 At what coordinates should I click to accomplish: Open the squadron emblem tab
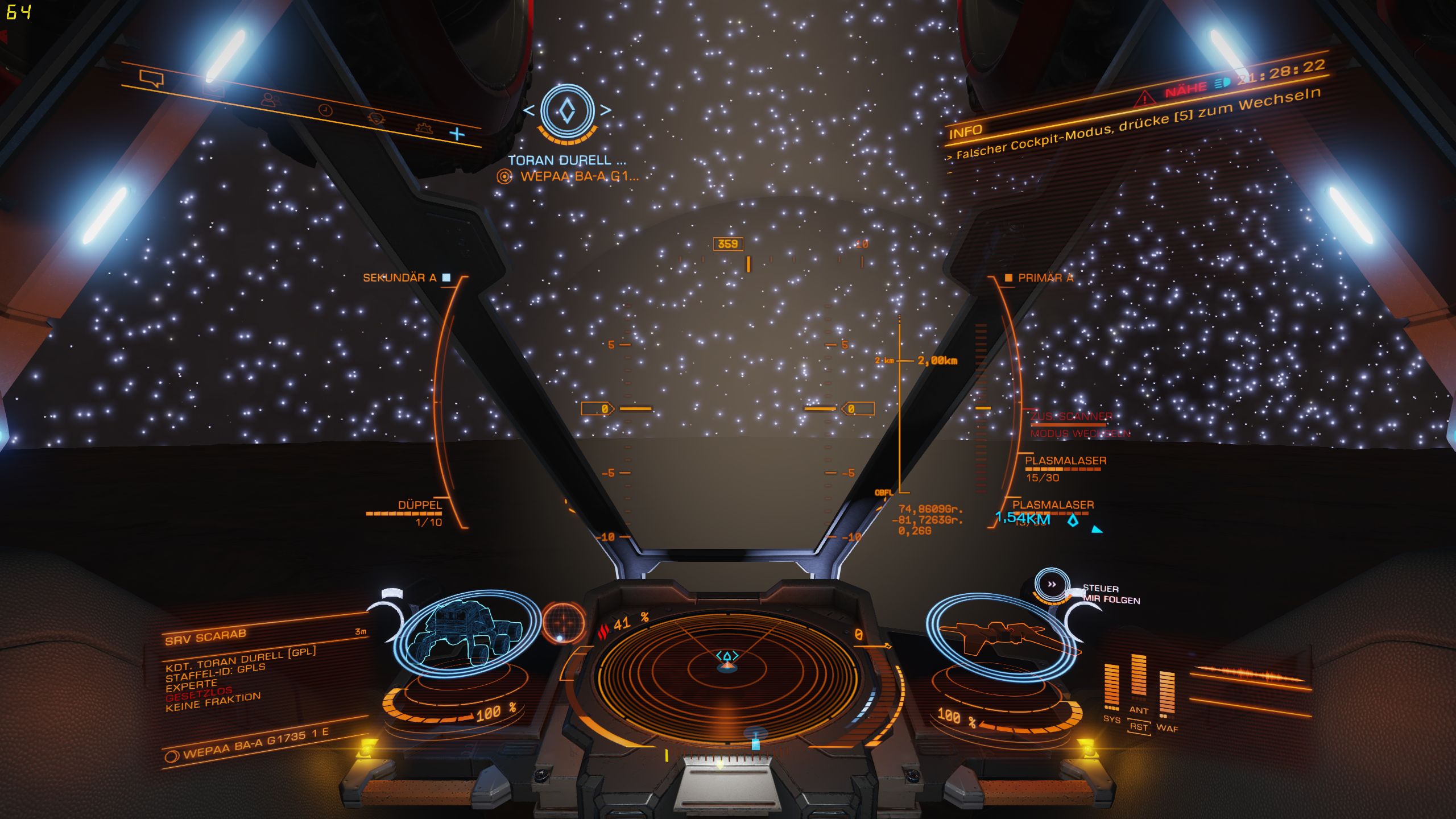[376, 118]
